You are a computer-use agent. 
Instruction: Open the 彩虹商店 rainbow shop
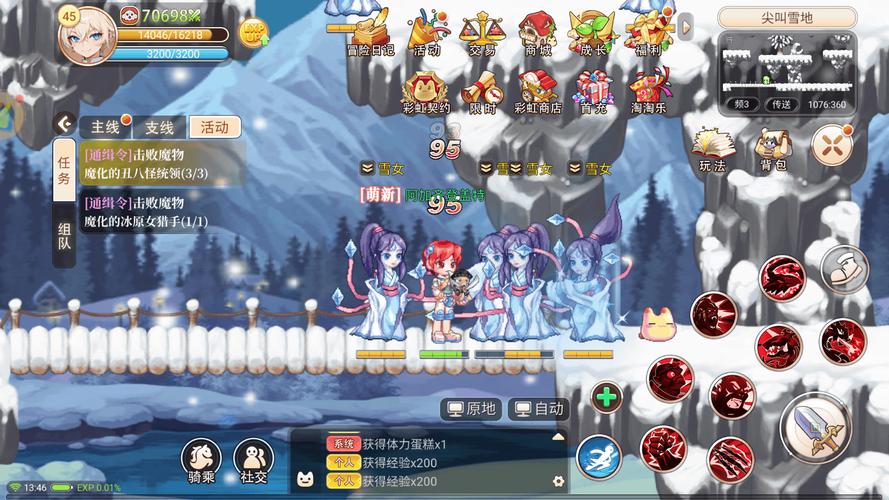538,90
